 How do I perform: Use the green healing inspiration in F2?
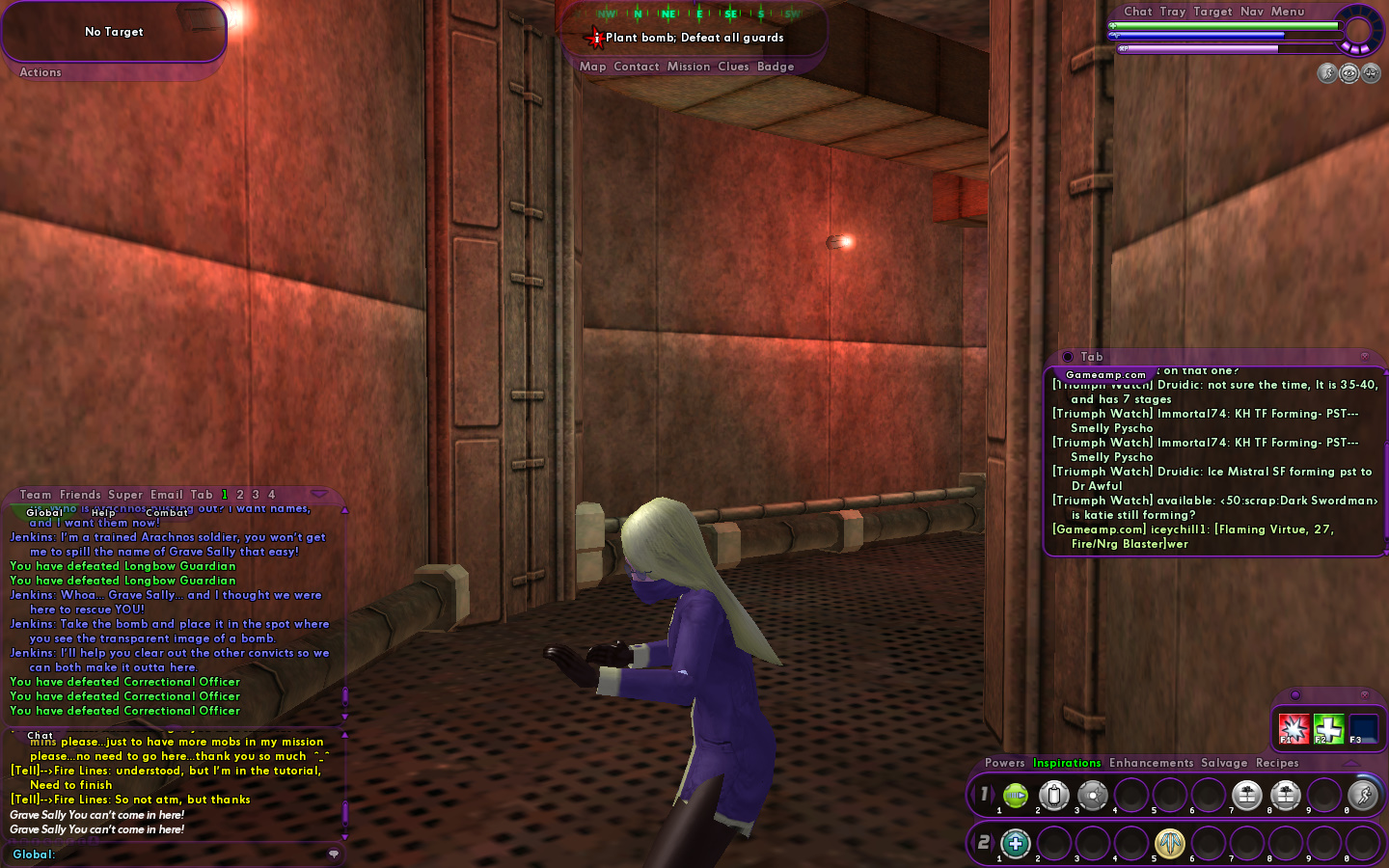(x=1328, y=728)
